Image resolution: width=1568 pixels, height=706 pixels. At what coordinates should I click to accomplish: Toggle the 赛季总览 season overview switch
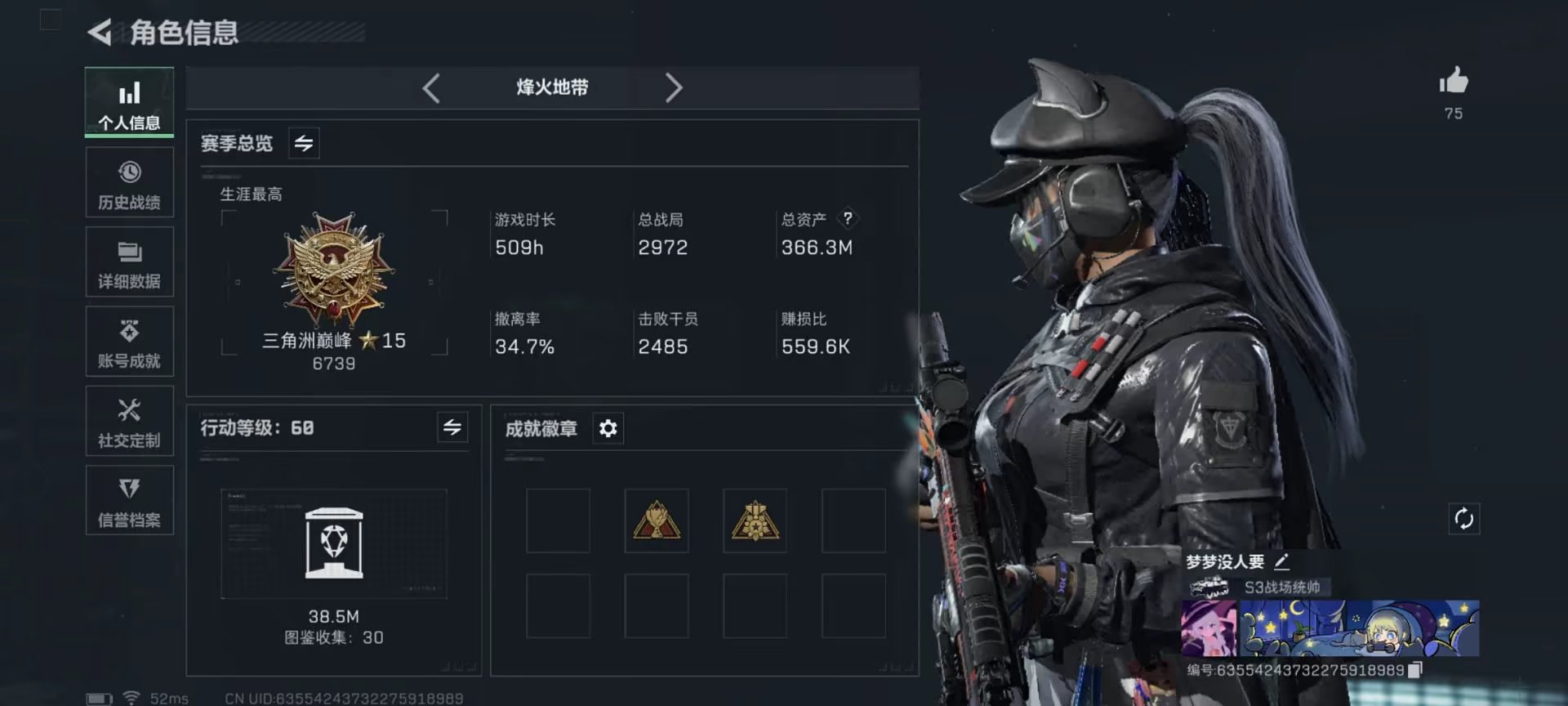[x=302, y=143]
